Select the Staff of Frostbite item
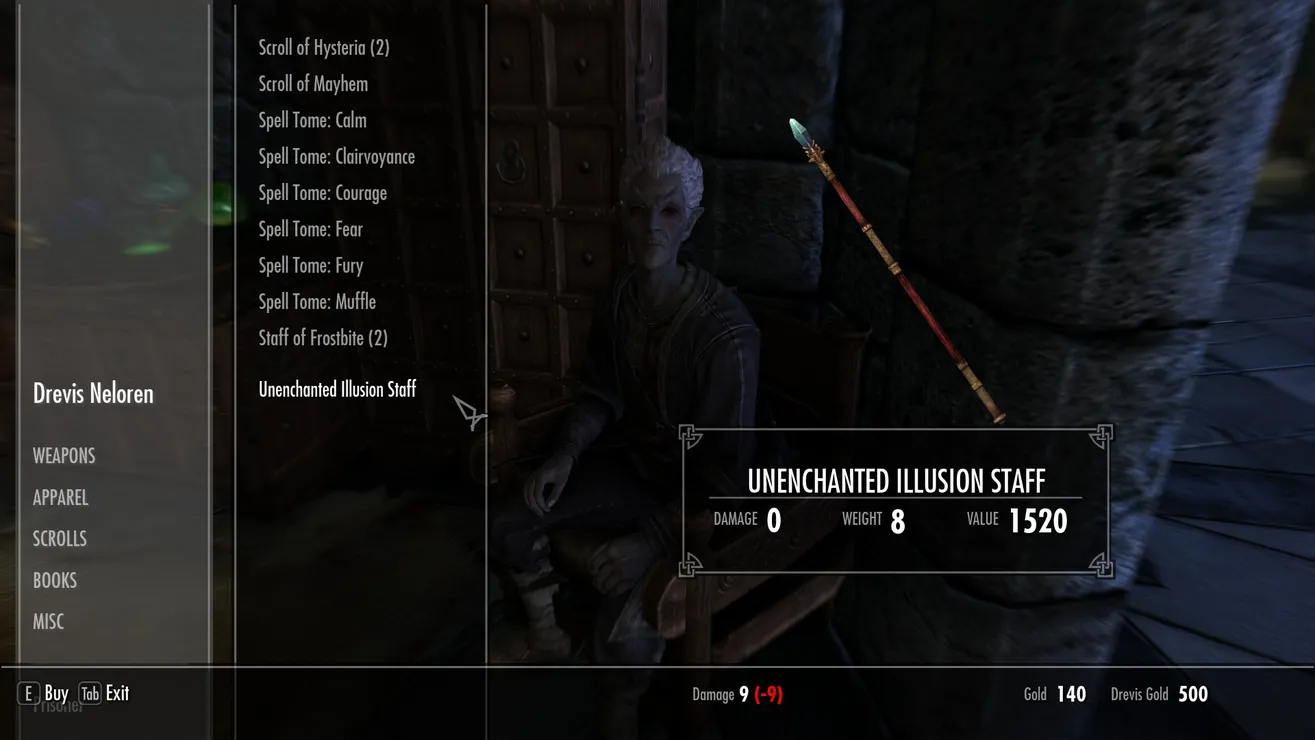This screenshot has height=740, width=1315. [322, 338]
